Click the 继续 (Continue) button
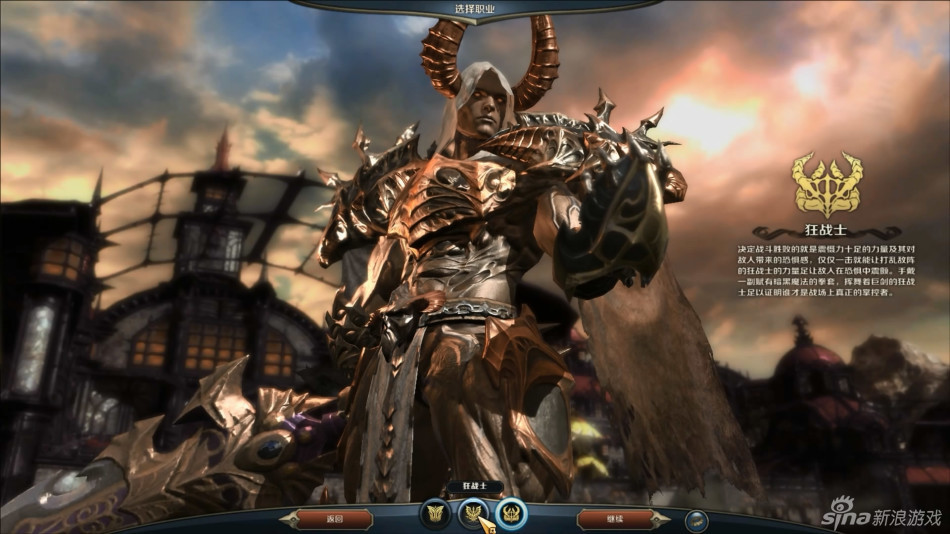The width and height of the screenshot is (950, 534). pyautogui.click(x=615, y=519)
